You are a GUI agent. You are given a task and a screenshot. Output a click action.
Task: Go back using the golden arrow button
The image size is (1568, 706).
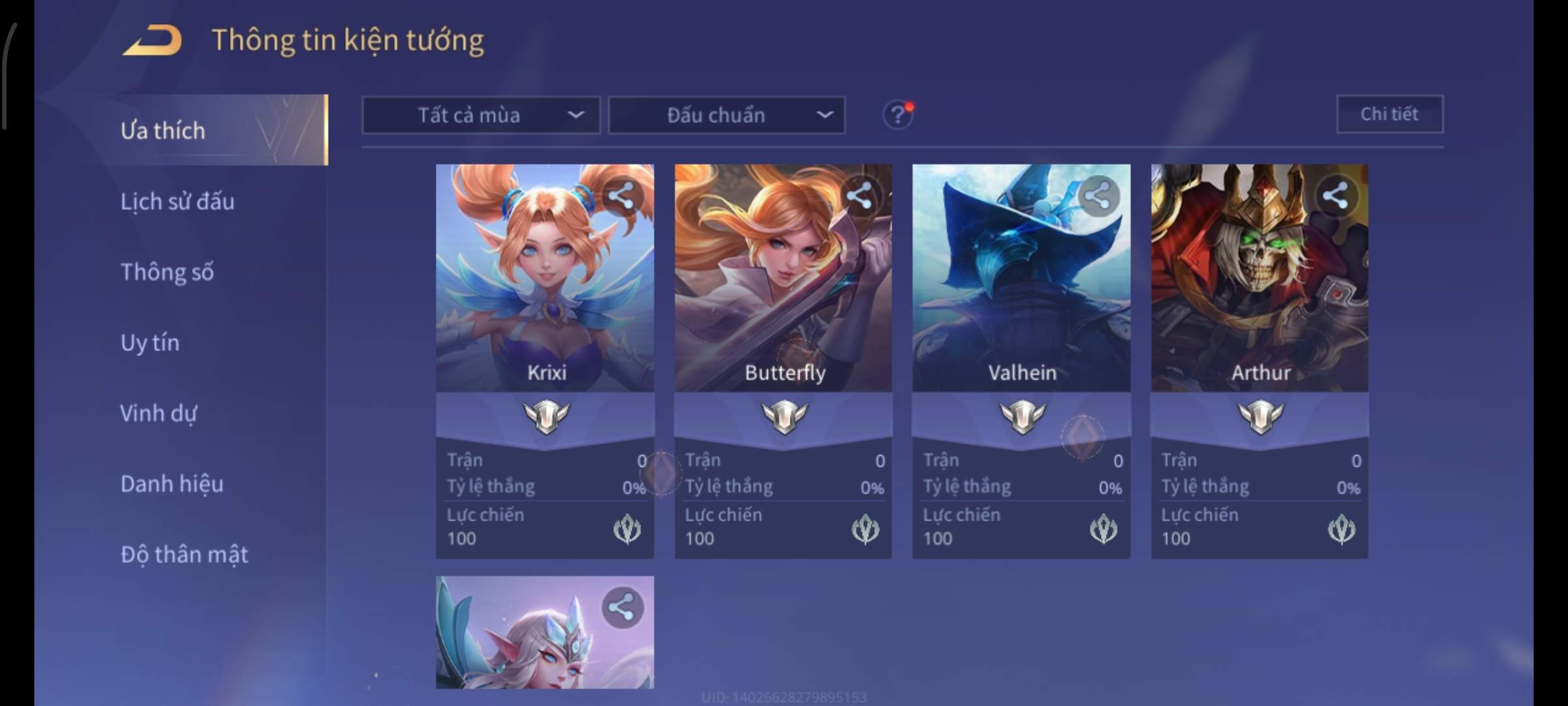click(x=153, y=41)
